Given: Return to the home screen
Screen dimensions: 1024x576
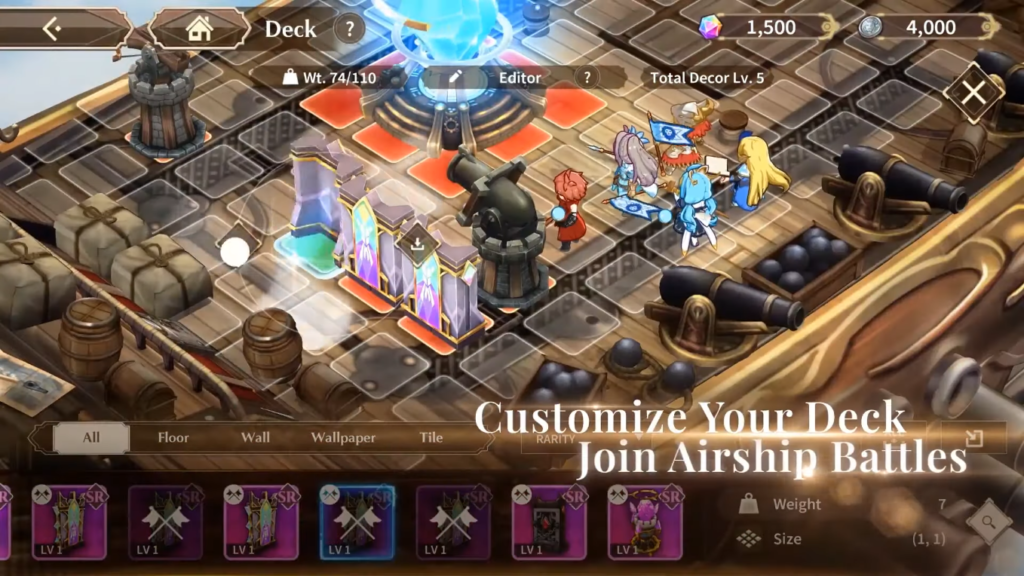Looking at the screenshot, I should coord(200,29).
